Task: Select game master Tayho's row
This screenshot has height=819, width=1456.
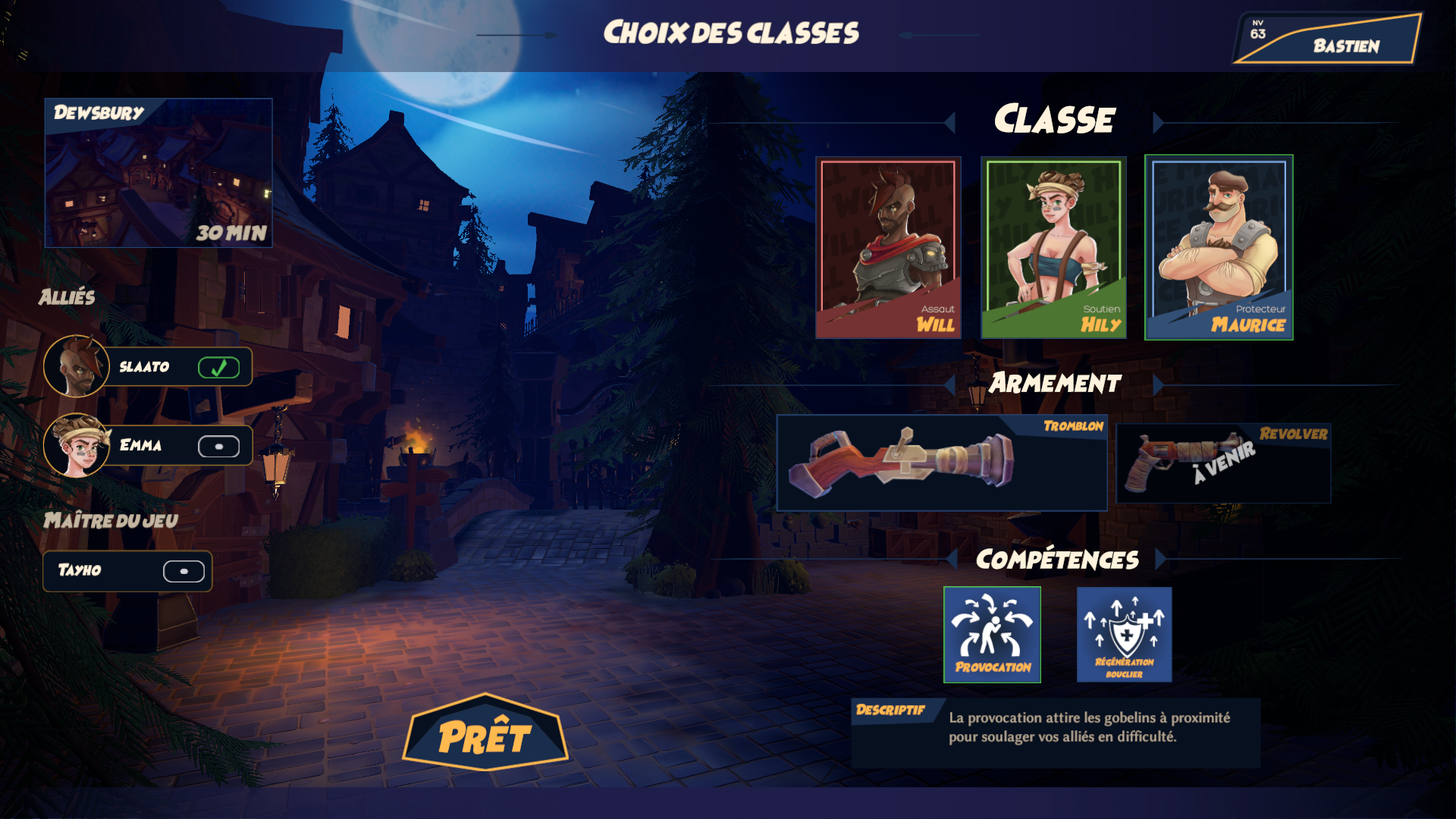Action: pos(127,571)
